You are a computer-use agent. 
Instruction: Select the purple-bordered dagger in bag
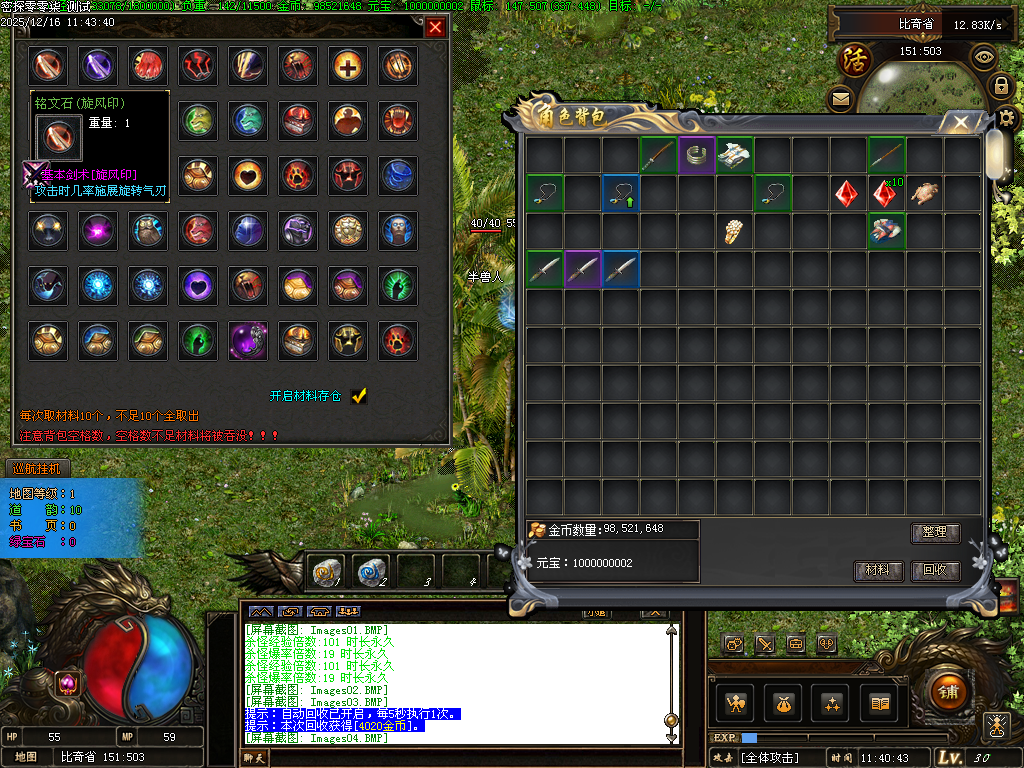click(581, 269)
